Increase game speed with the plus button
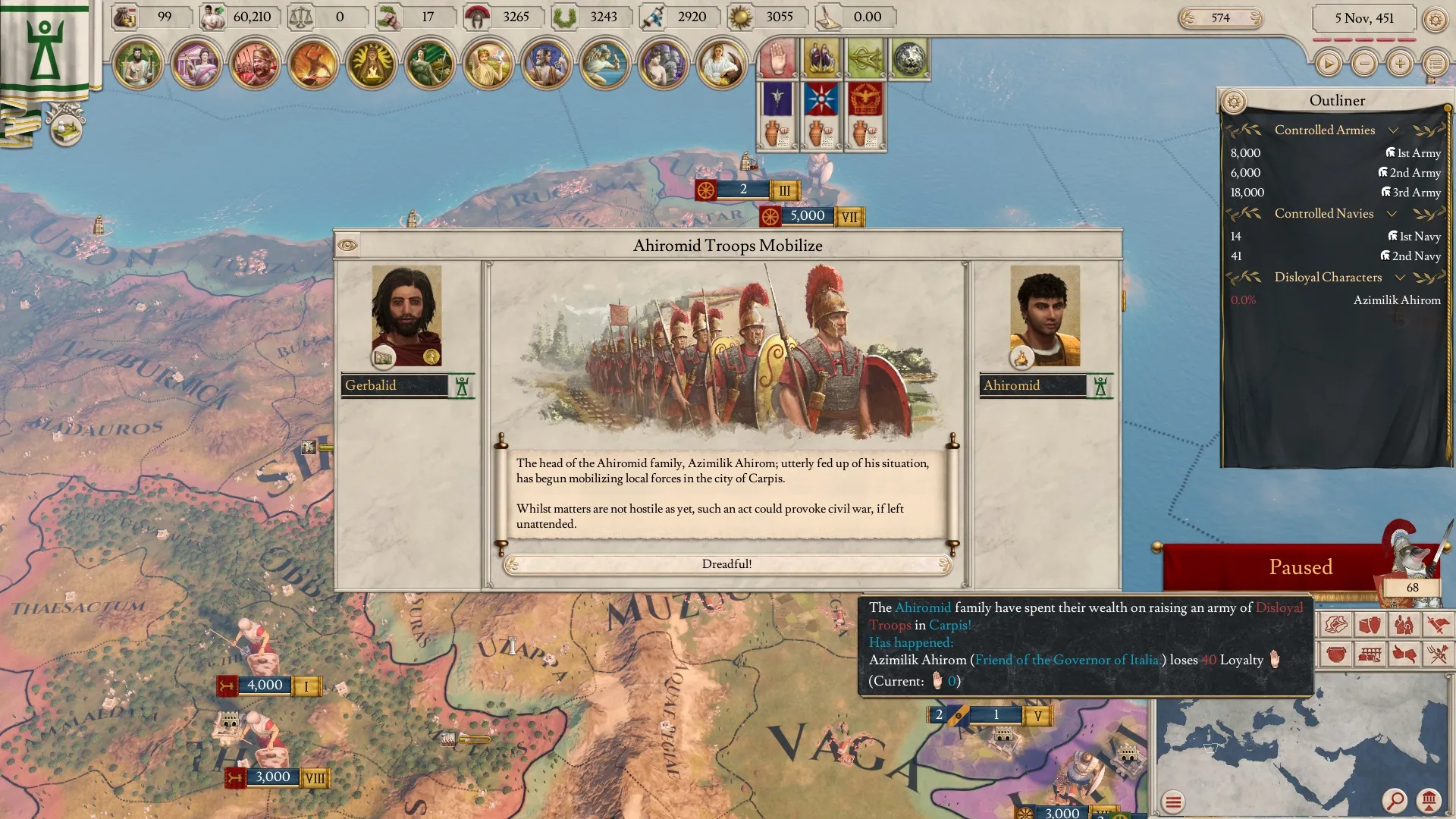1456x819 pixels. click(x=1400, y=64)
